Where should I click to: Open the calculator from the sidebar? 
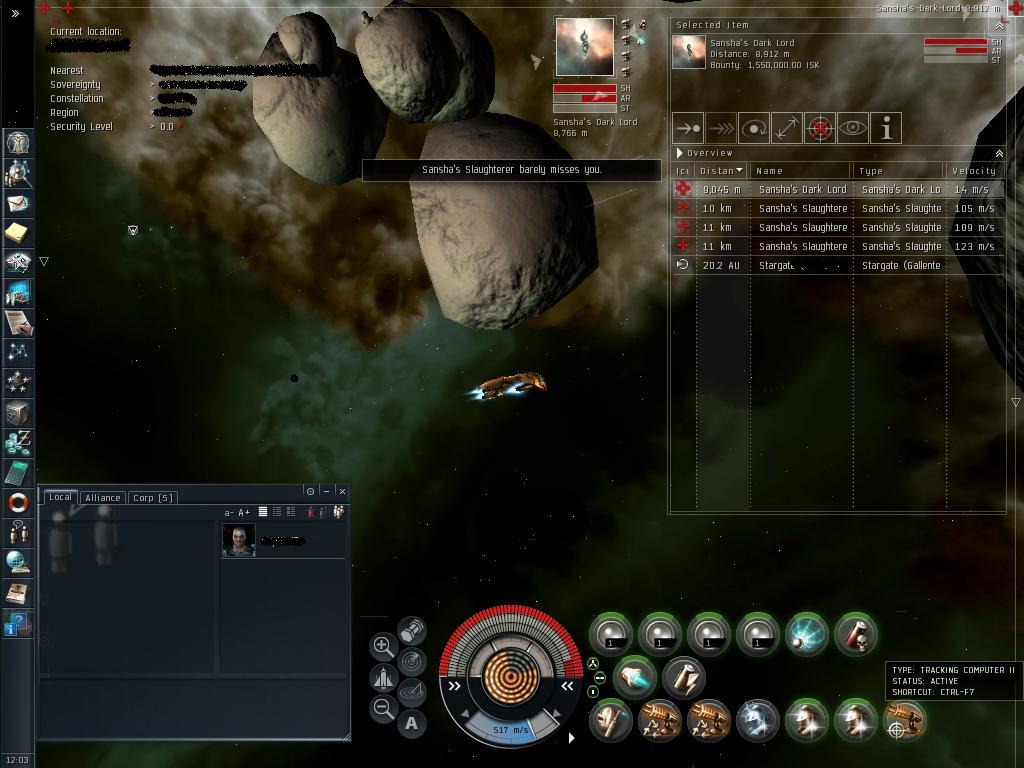pos(18,472)
